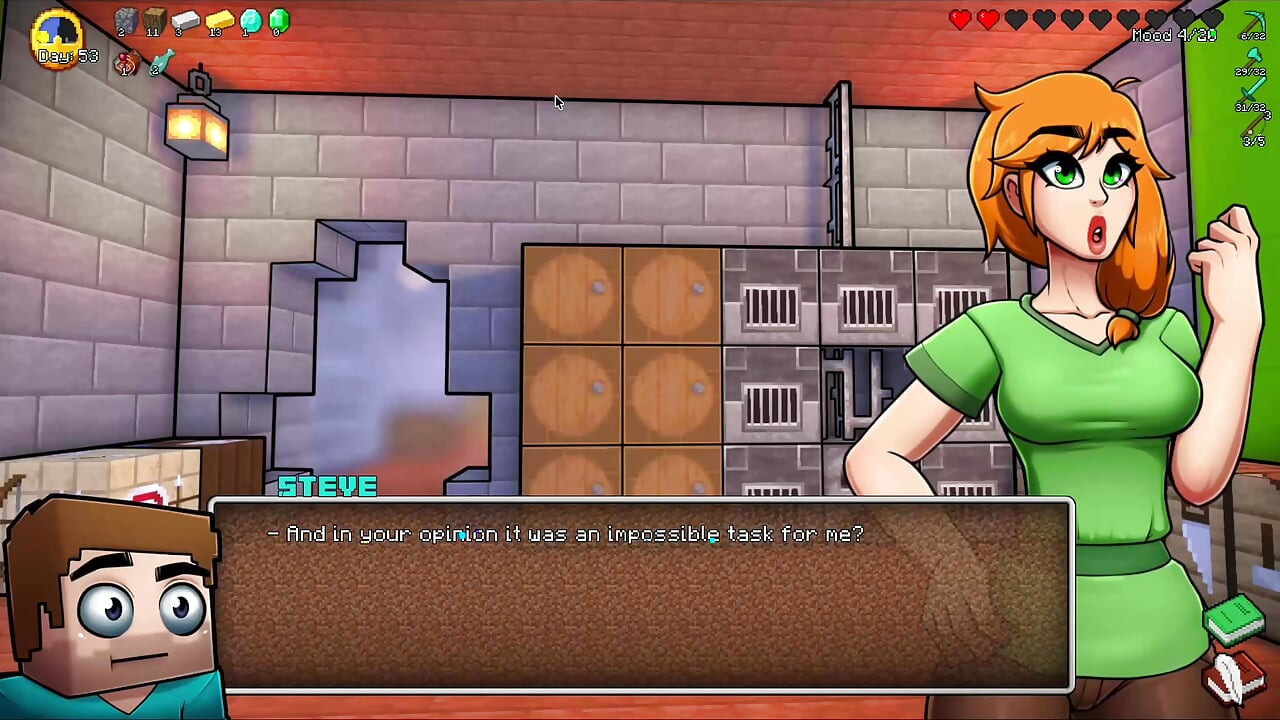1280x720 pixels.
Task: Click the first red heart in the health bar
Action: [x=960, y=17]
